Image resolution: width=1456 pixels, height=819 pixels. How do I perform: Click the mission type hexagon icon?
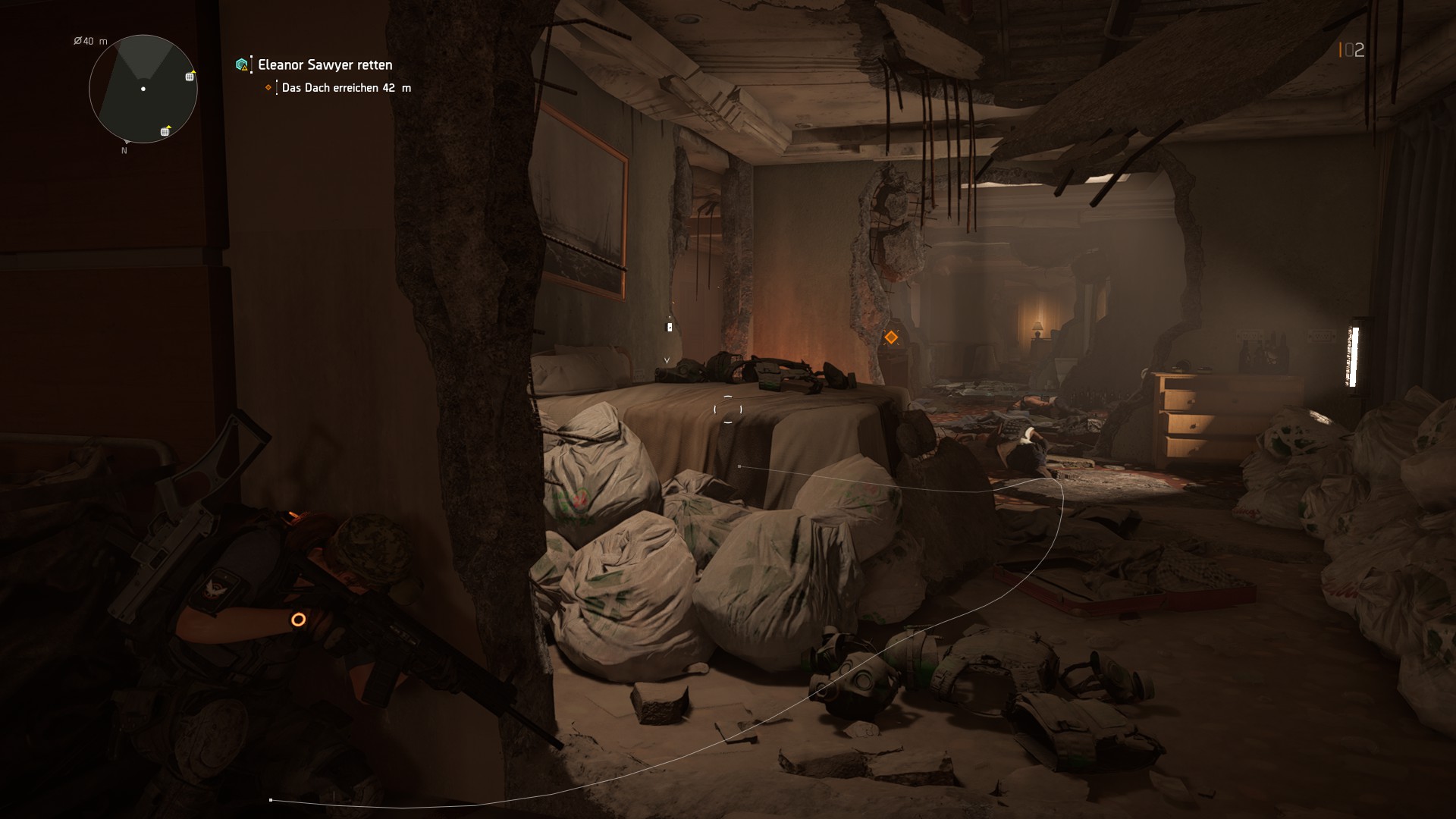coord(240,65)
